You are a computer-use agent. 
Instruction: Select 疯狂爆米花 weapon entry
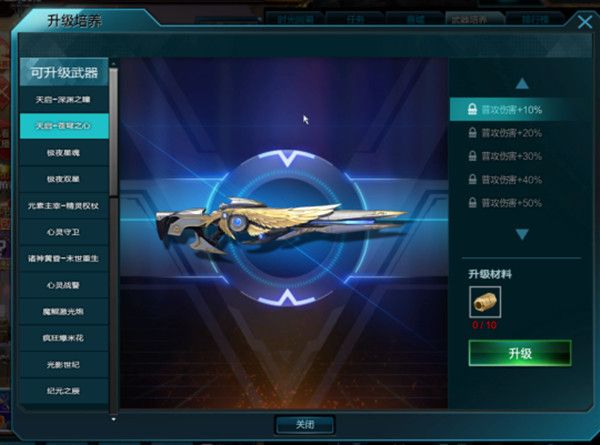[64, 337]
